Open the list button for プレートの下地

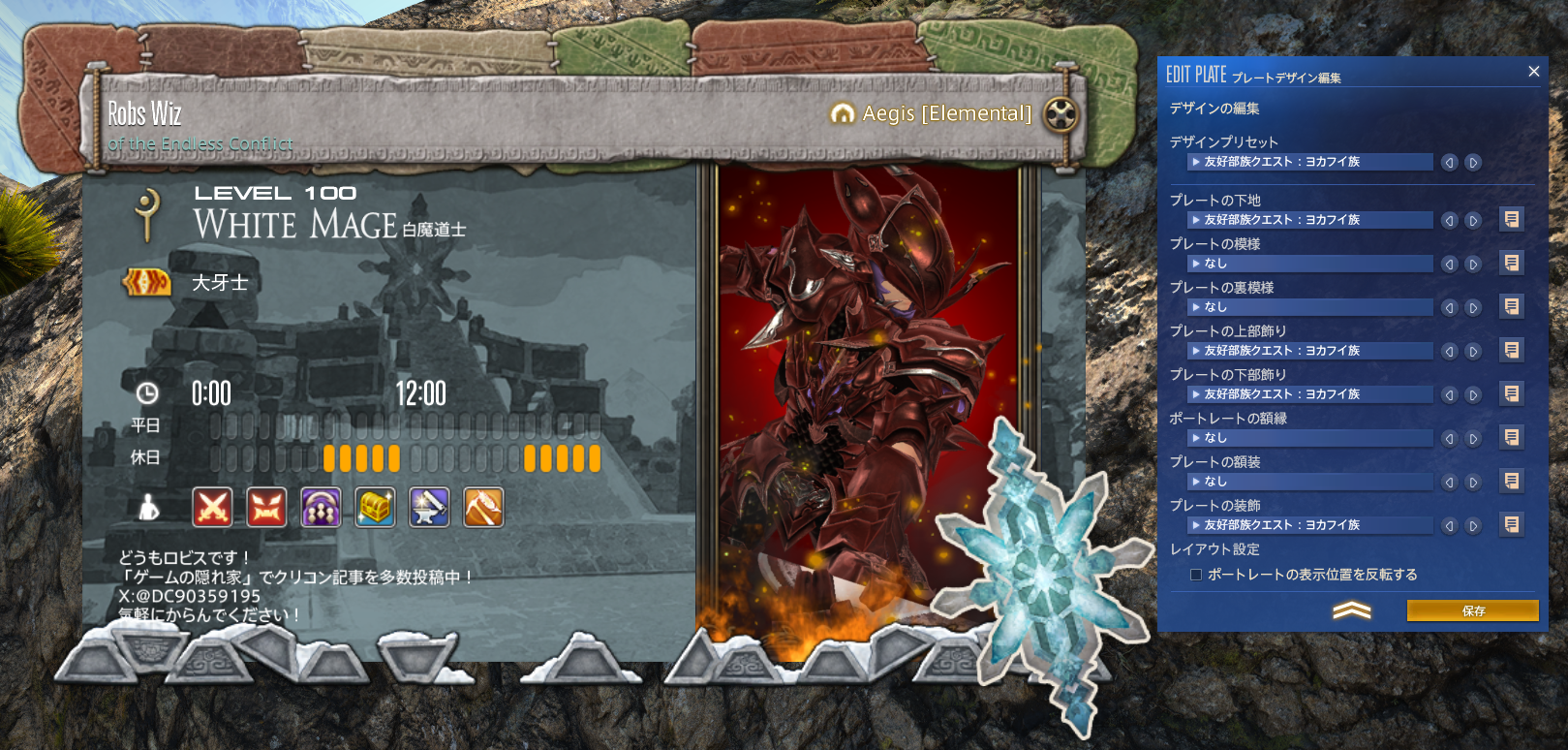pyautogui.click(x=1511, y=219)
